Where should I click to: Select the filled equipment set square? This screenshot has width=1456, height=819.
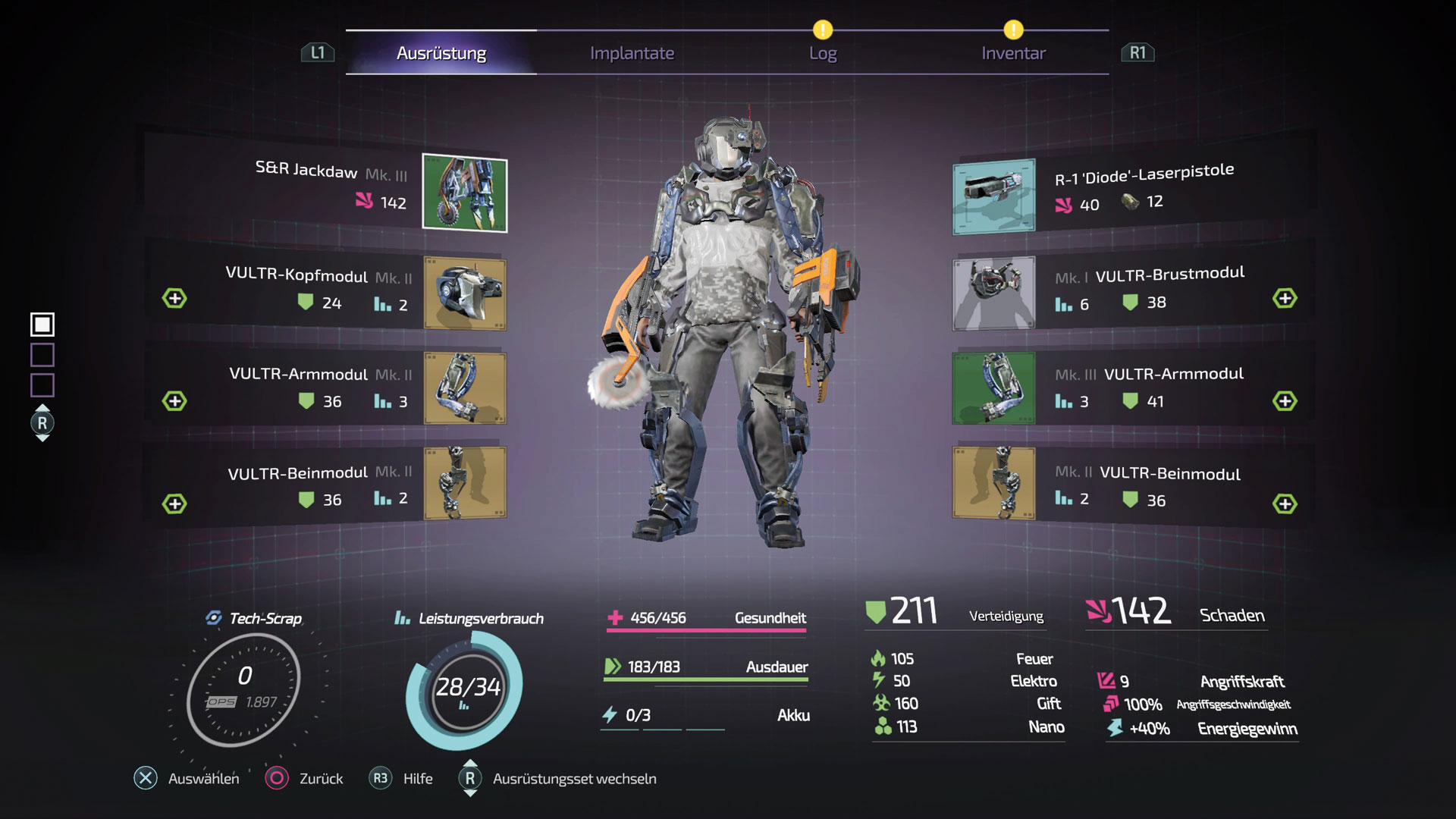42,325
